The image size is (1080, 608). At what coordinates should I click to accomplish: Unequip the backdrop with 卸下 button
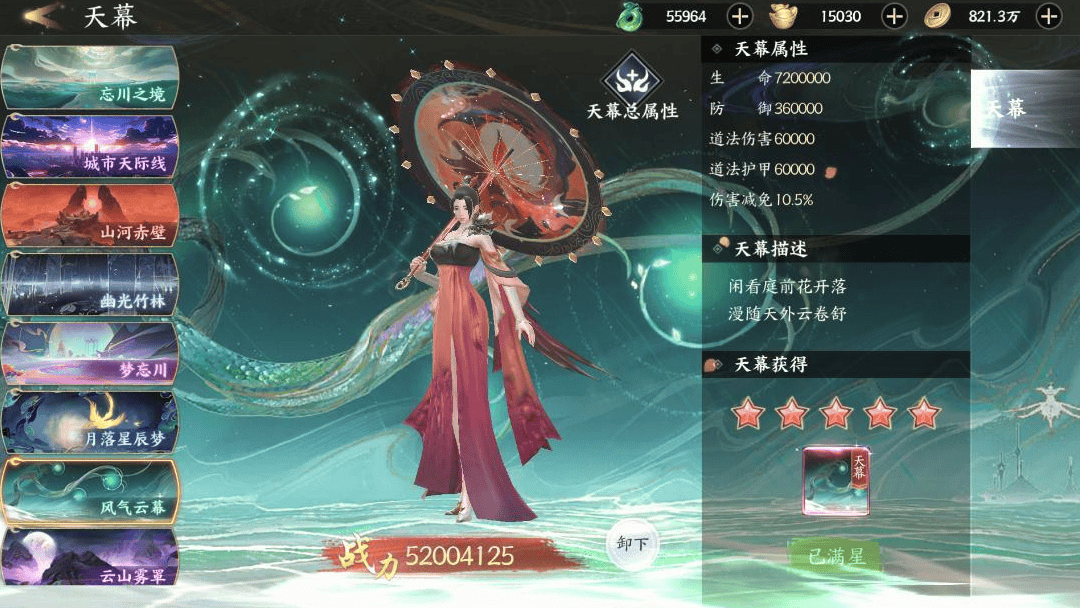[x=633, y=544]
